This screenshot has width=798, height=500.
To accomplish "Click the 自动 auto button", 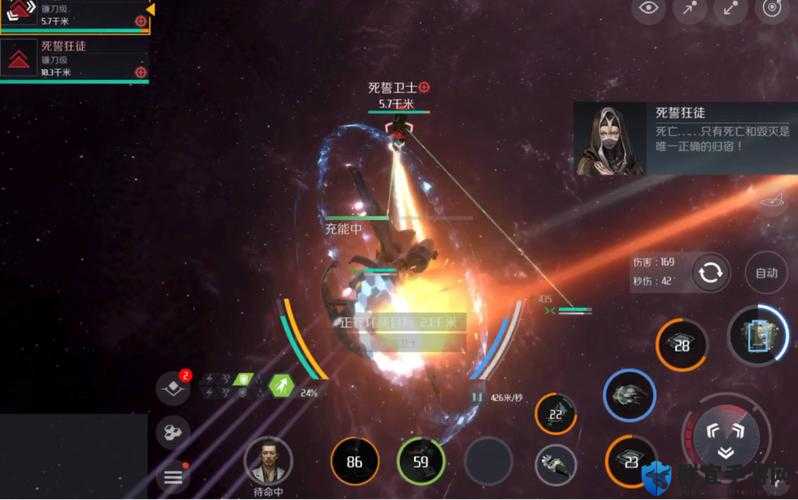I will tap(766, 273).
